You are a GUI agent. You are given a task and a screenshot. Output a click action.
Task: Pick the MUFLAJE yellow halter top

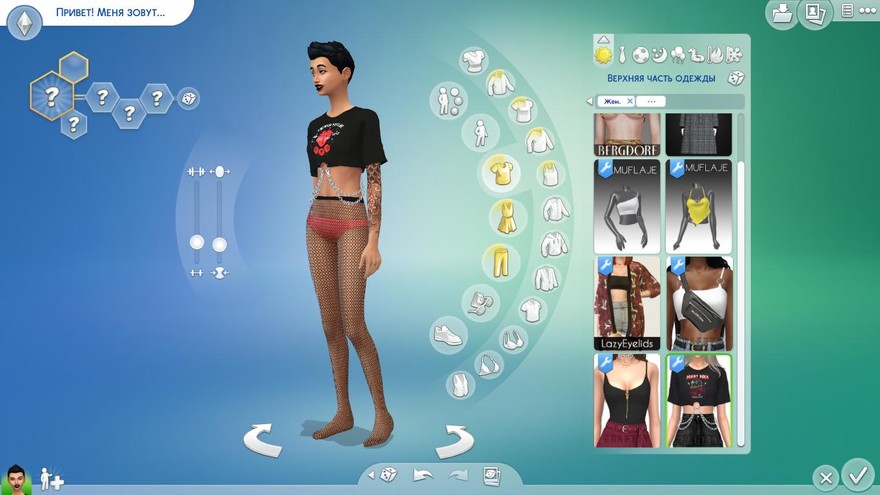pyautogui.click(x=699, y=206)
